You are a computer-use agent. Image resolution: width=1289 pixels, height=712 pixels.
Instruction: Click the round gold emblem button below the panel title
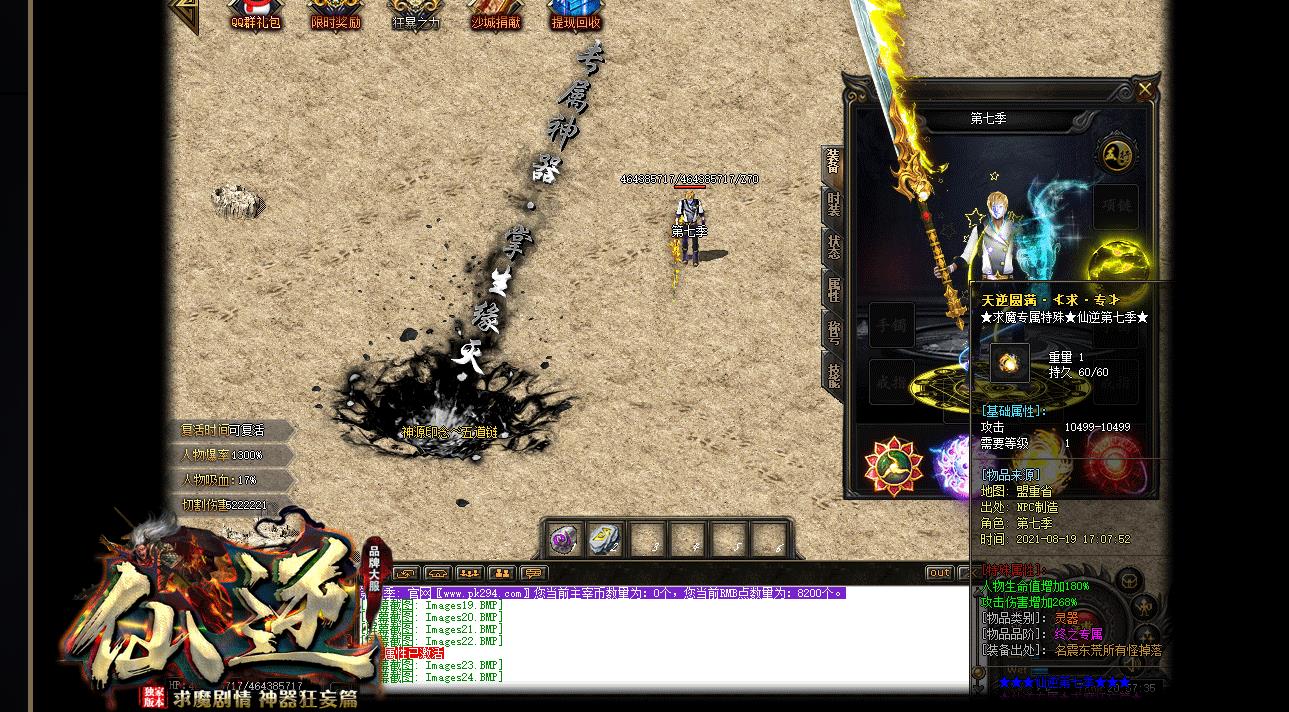coord(1115,154)
